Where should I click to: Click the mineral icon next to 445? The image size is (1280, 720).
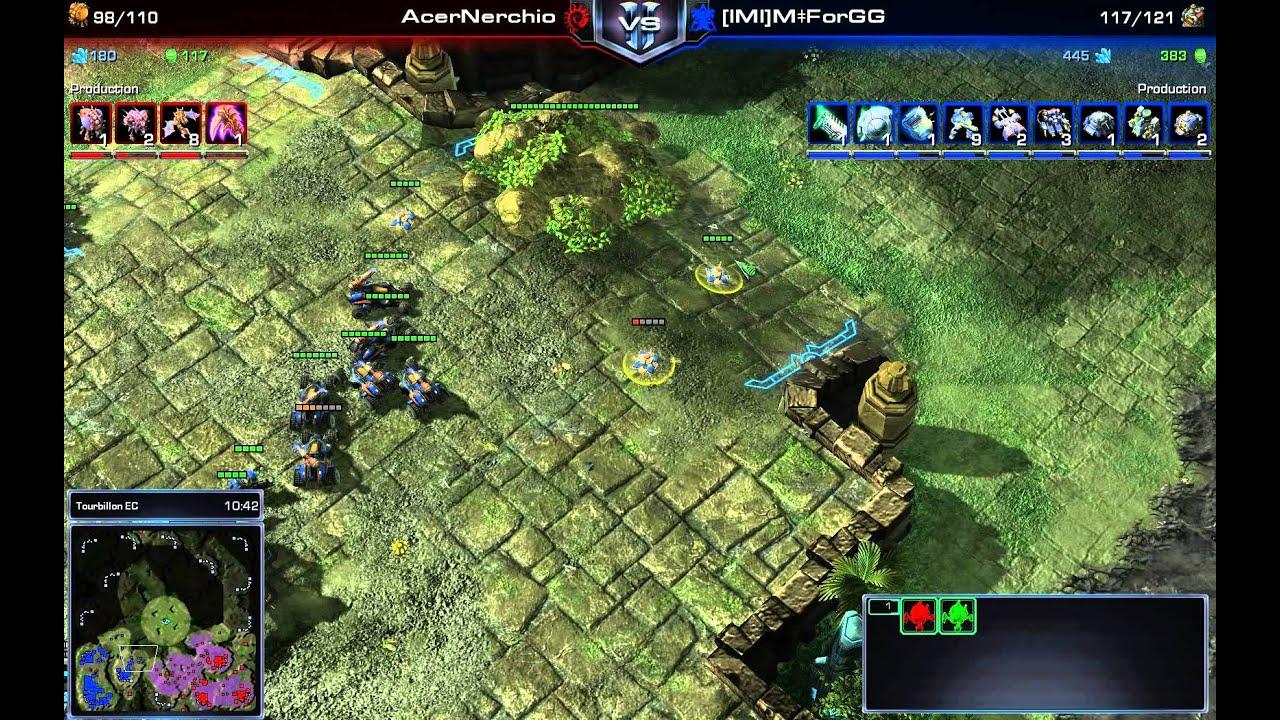click(1105, 58)
